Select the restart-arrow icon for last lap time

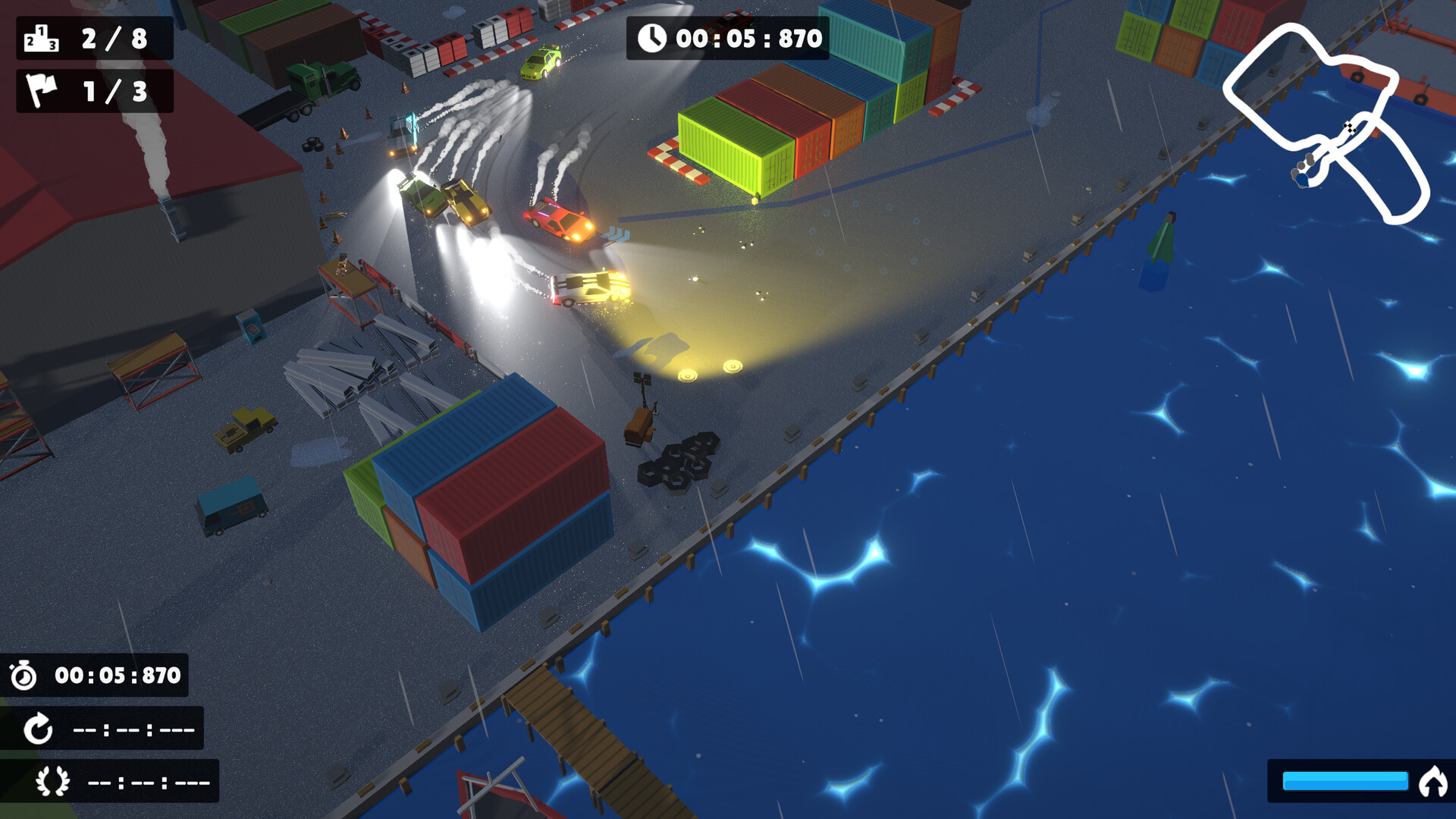(38, 730)
